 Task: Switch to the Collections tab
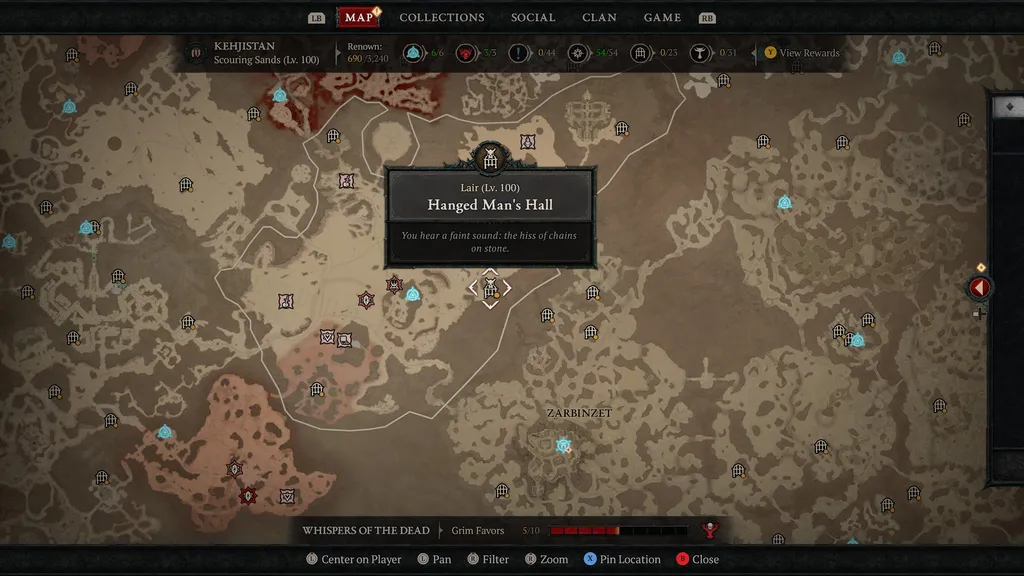point(441,17)
